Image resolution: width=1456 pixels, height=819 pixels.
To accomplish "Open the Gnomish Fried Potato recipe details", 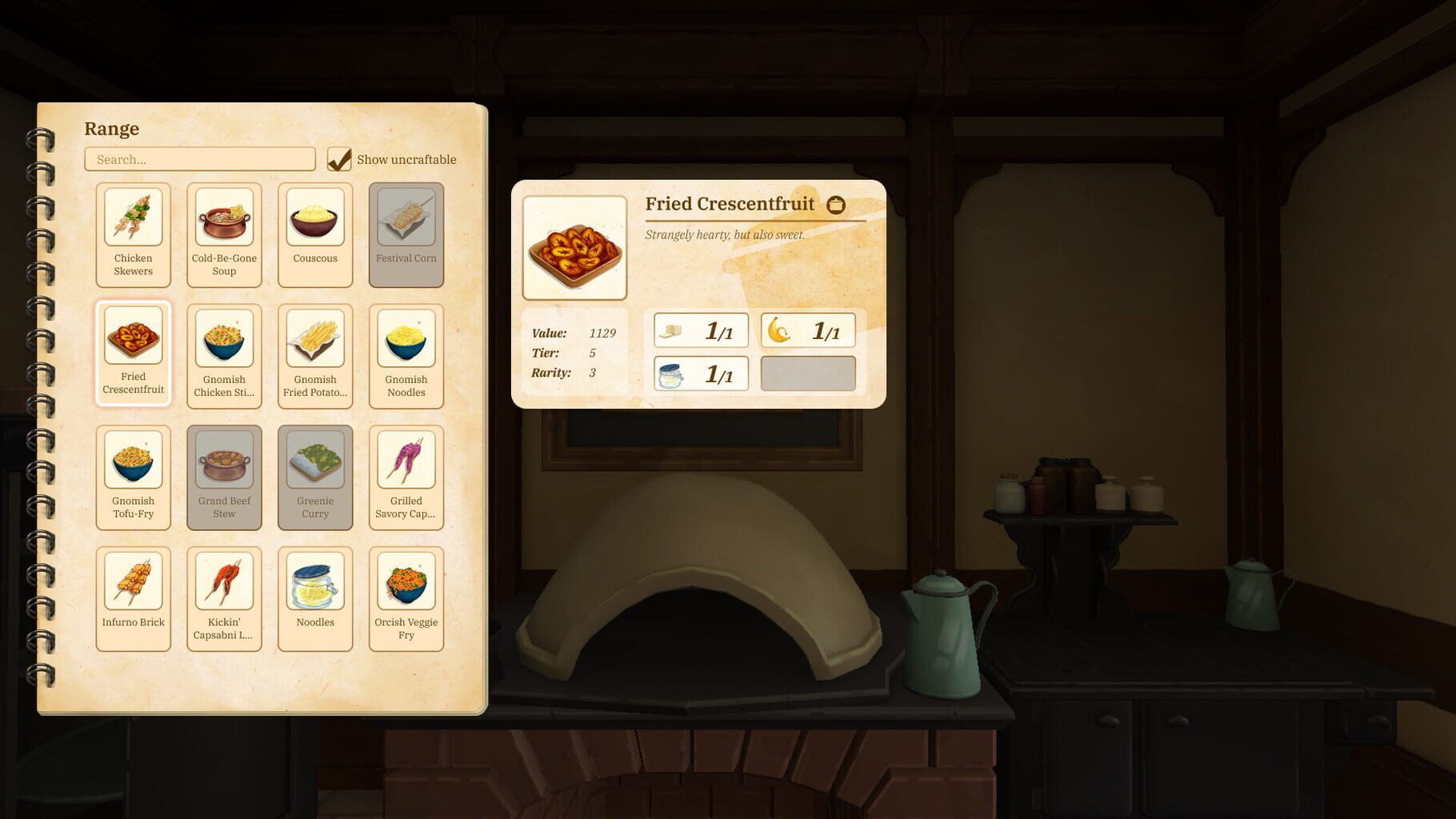I will coord(314,354).
